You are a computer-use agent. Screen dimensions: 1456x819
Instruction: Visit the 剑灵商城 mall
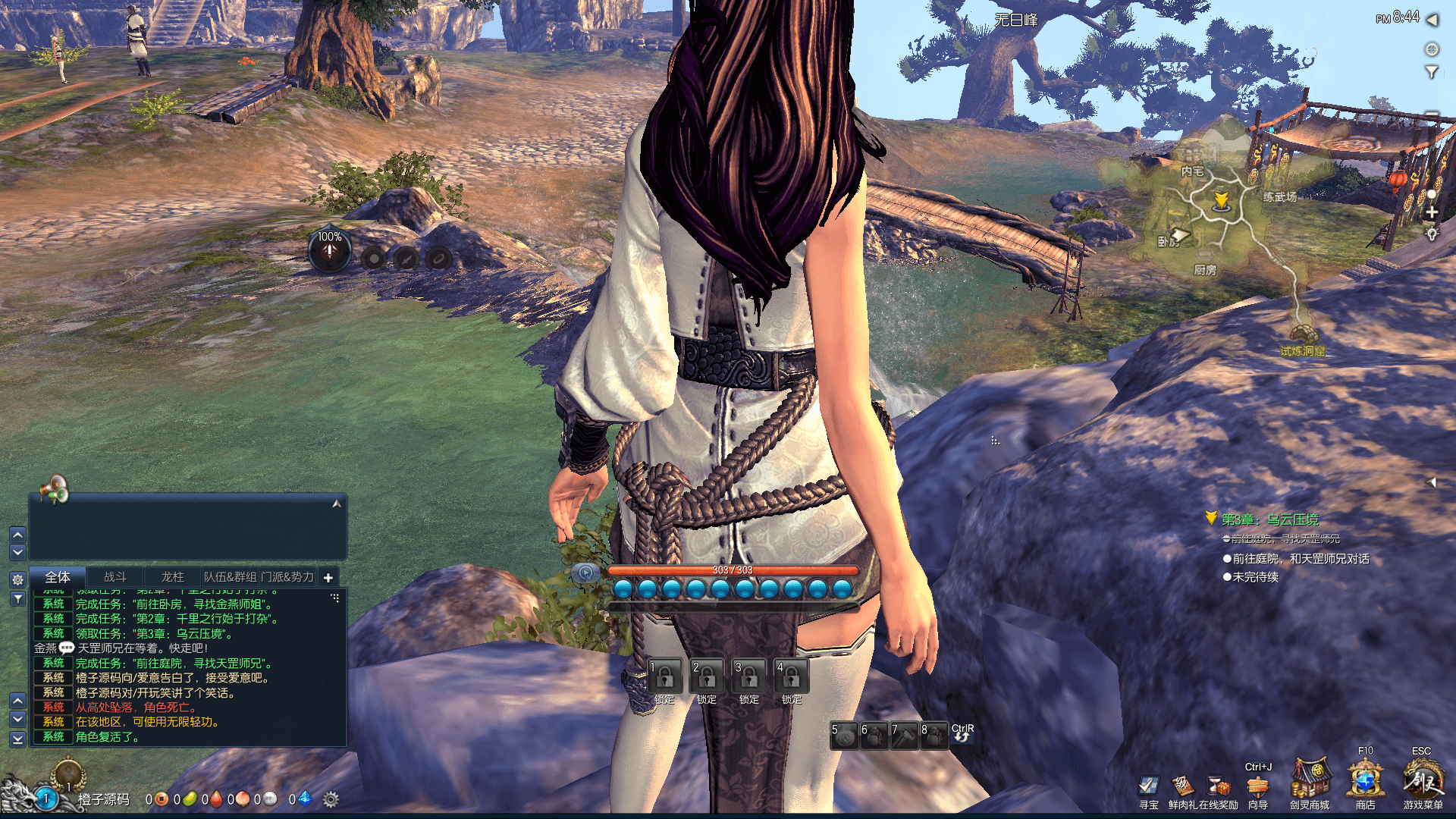click(x=1310, y=780)
